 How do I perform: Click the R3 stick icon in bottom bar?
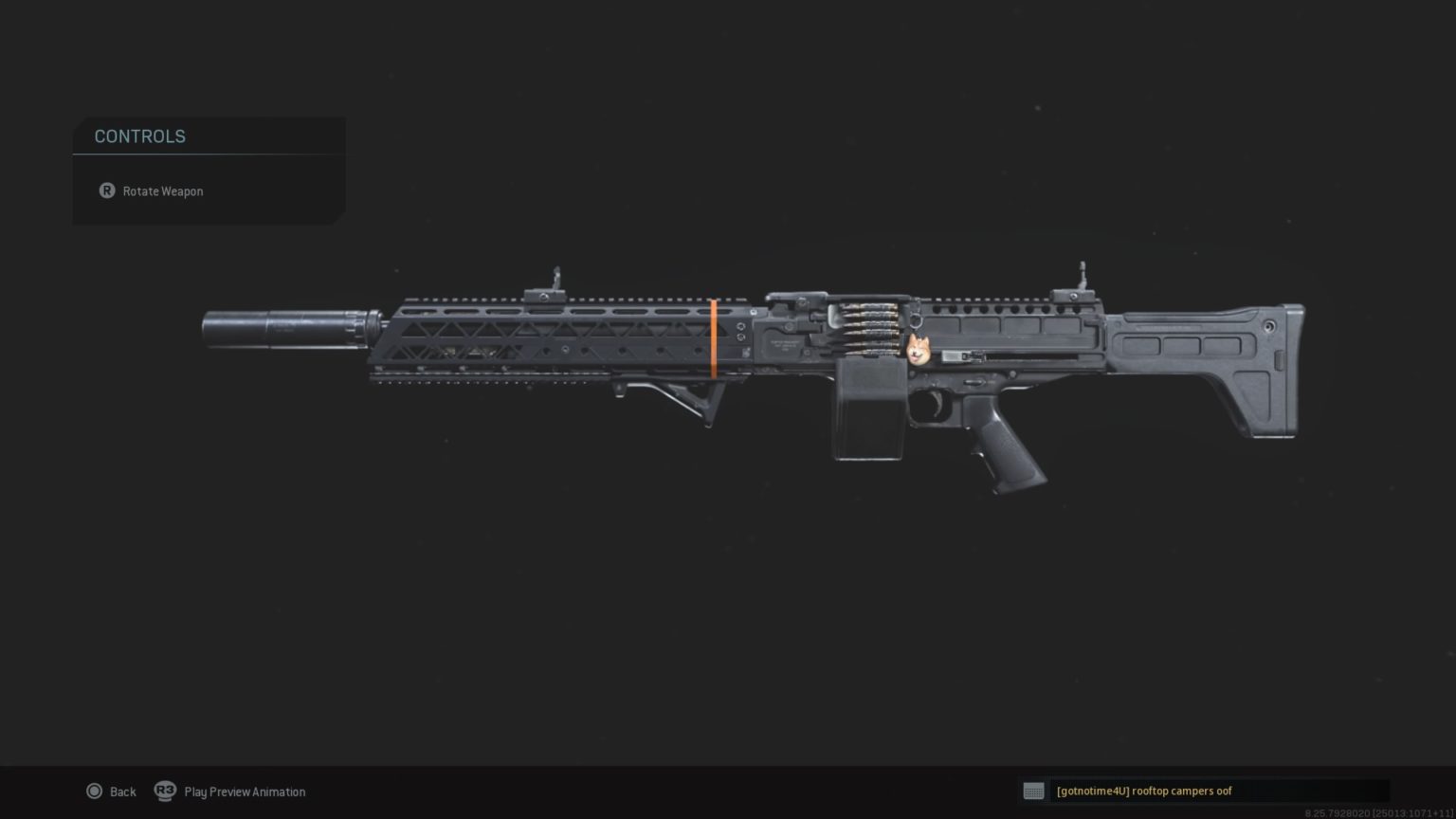click(167, 791)
